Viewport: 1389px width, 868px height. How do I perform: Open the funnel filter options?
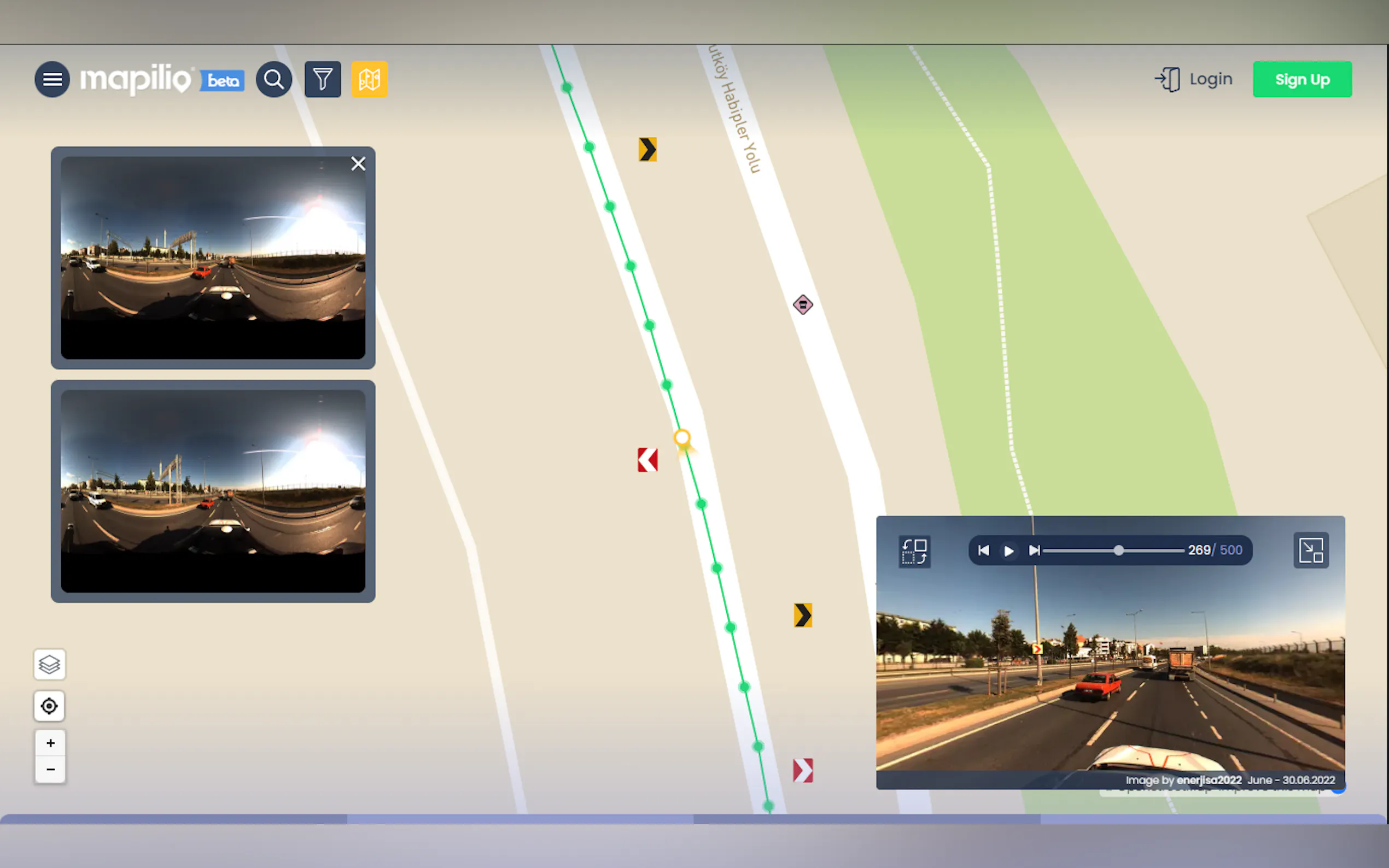coord(322,79)
